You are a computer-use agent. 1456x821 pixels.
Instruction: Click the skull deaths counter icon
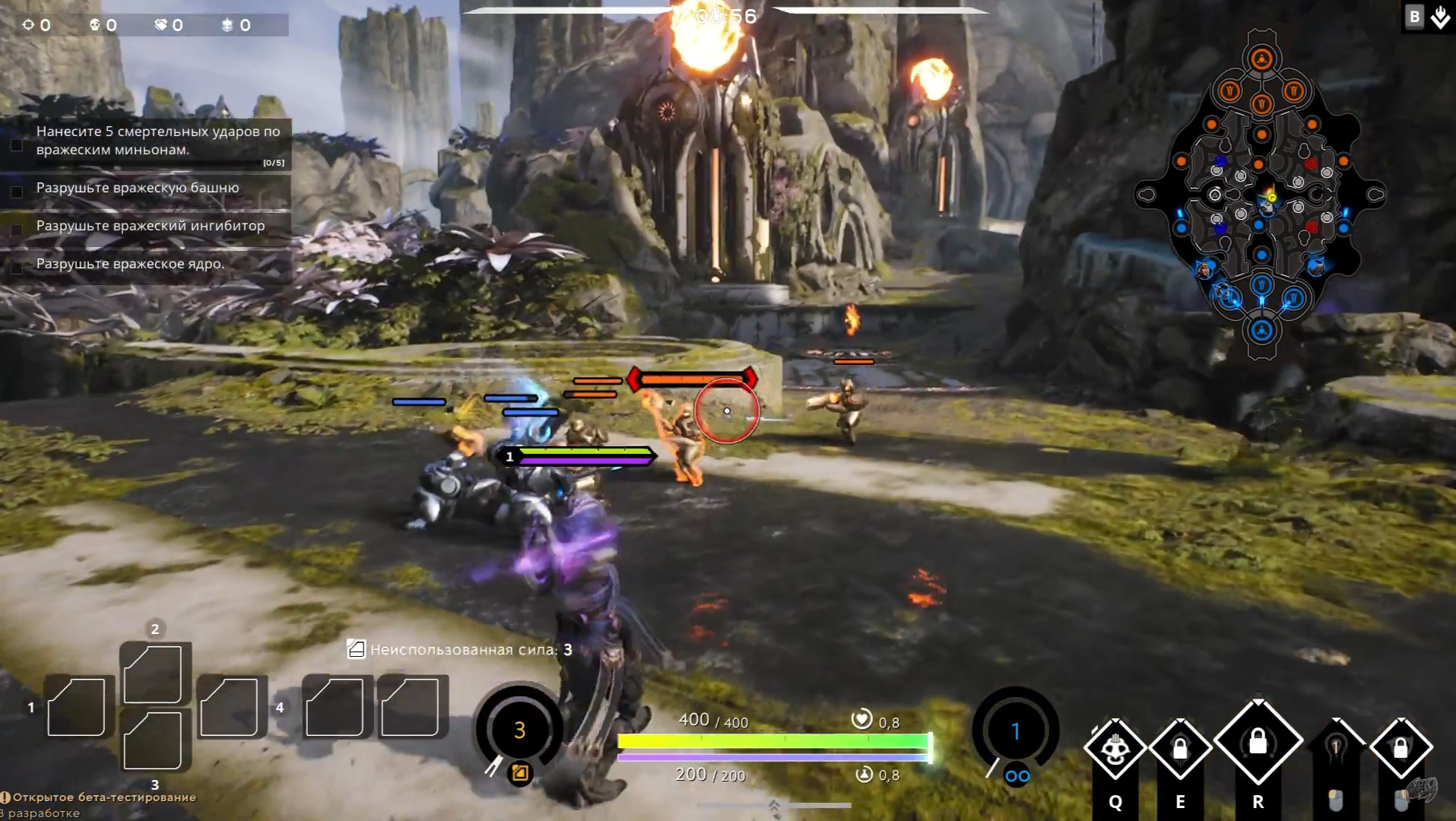coord(94,24)
